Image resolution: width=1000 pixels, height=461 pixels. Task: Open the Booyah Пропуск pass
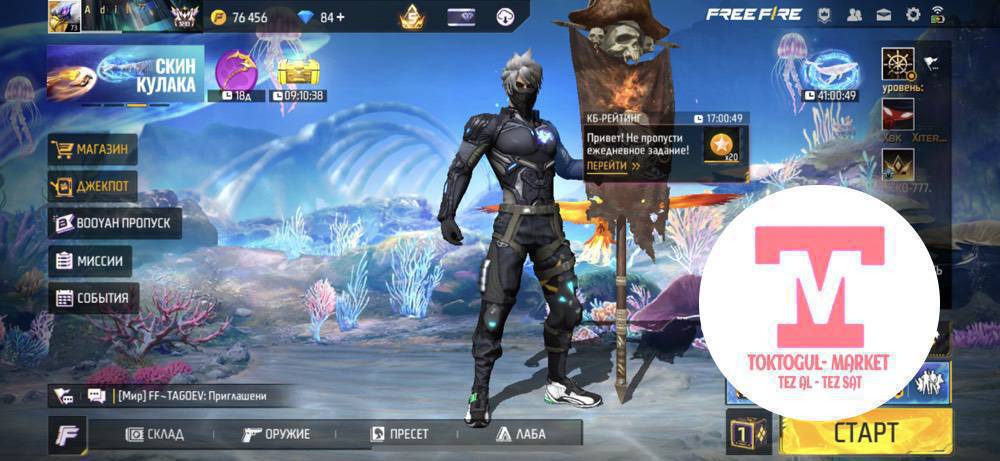click(x=115, y=223)
